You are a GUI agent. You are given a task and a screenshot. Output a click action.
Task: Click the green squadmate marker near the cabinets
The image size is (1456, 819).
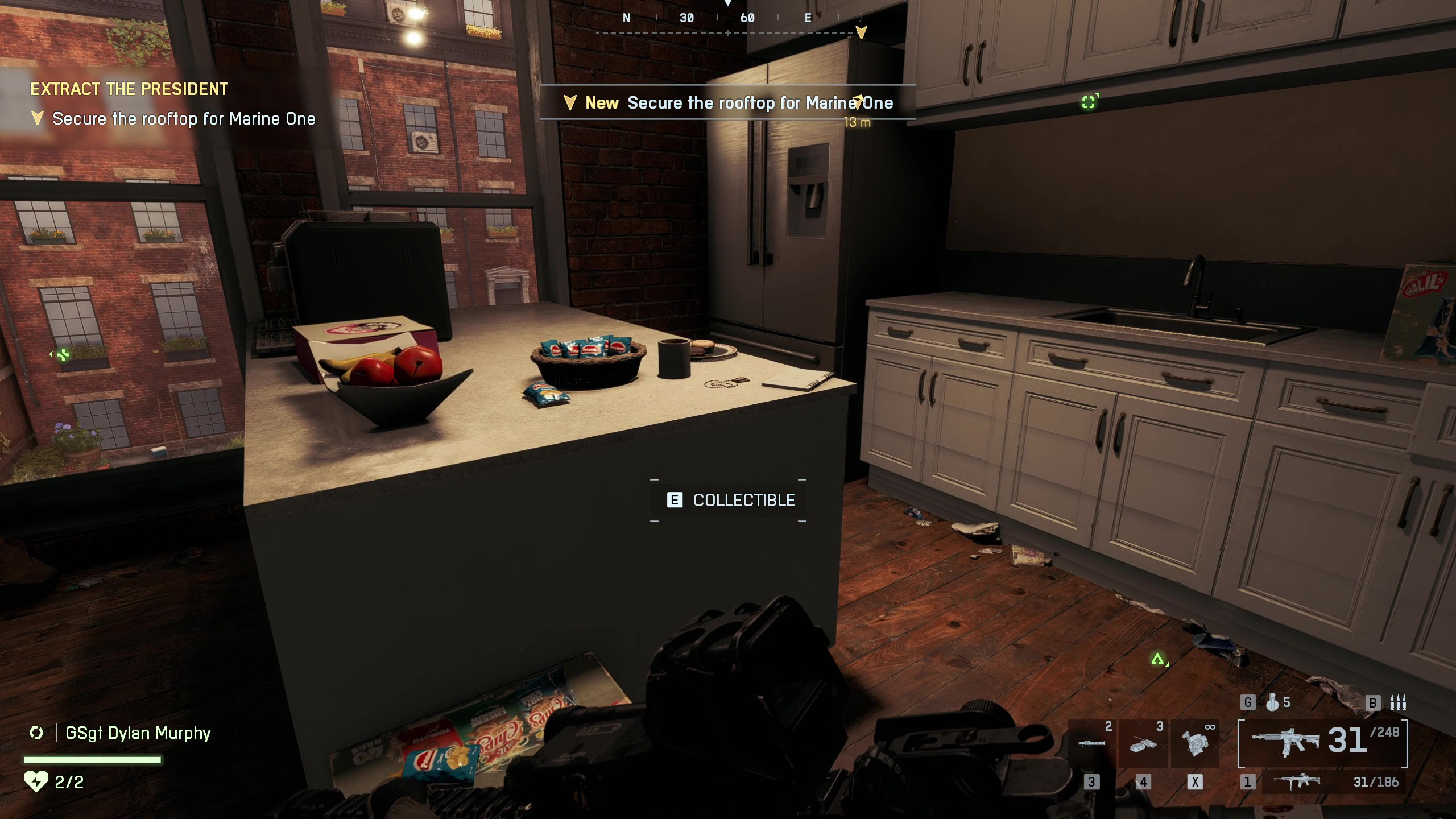[x=1089, y=102]
